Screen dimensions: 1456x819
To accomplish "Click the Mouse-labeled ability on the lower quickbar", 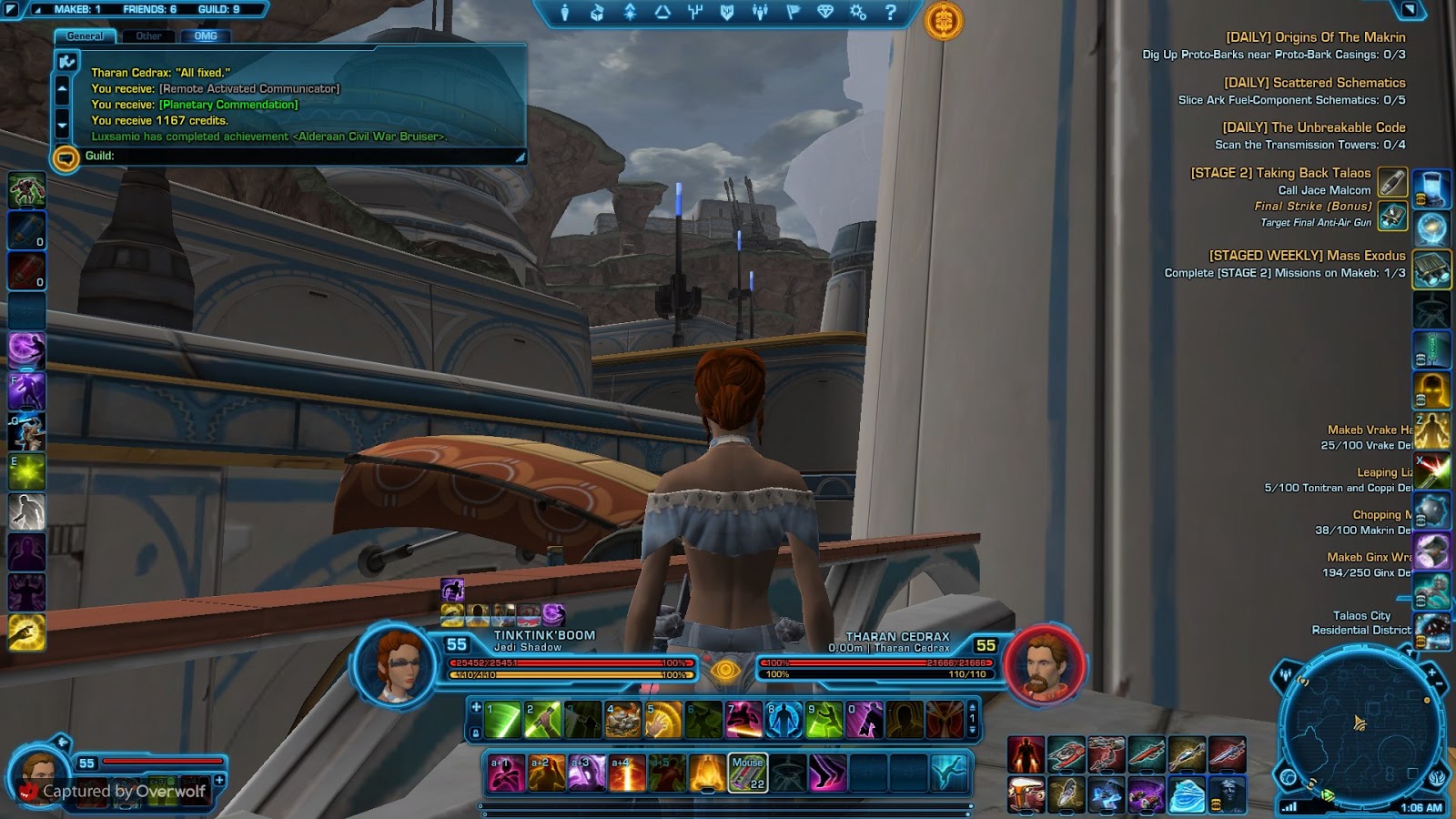I will pyautogui.click(x=746, y=772).
